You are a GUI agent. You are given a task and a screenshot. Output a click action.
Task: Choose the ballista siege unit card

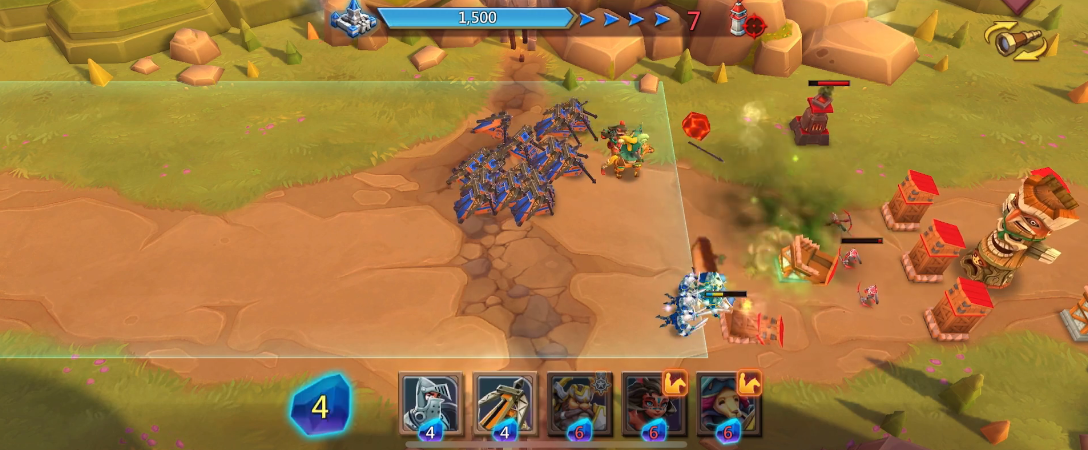tap(505, 404)
